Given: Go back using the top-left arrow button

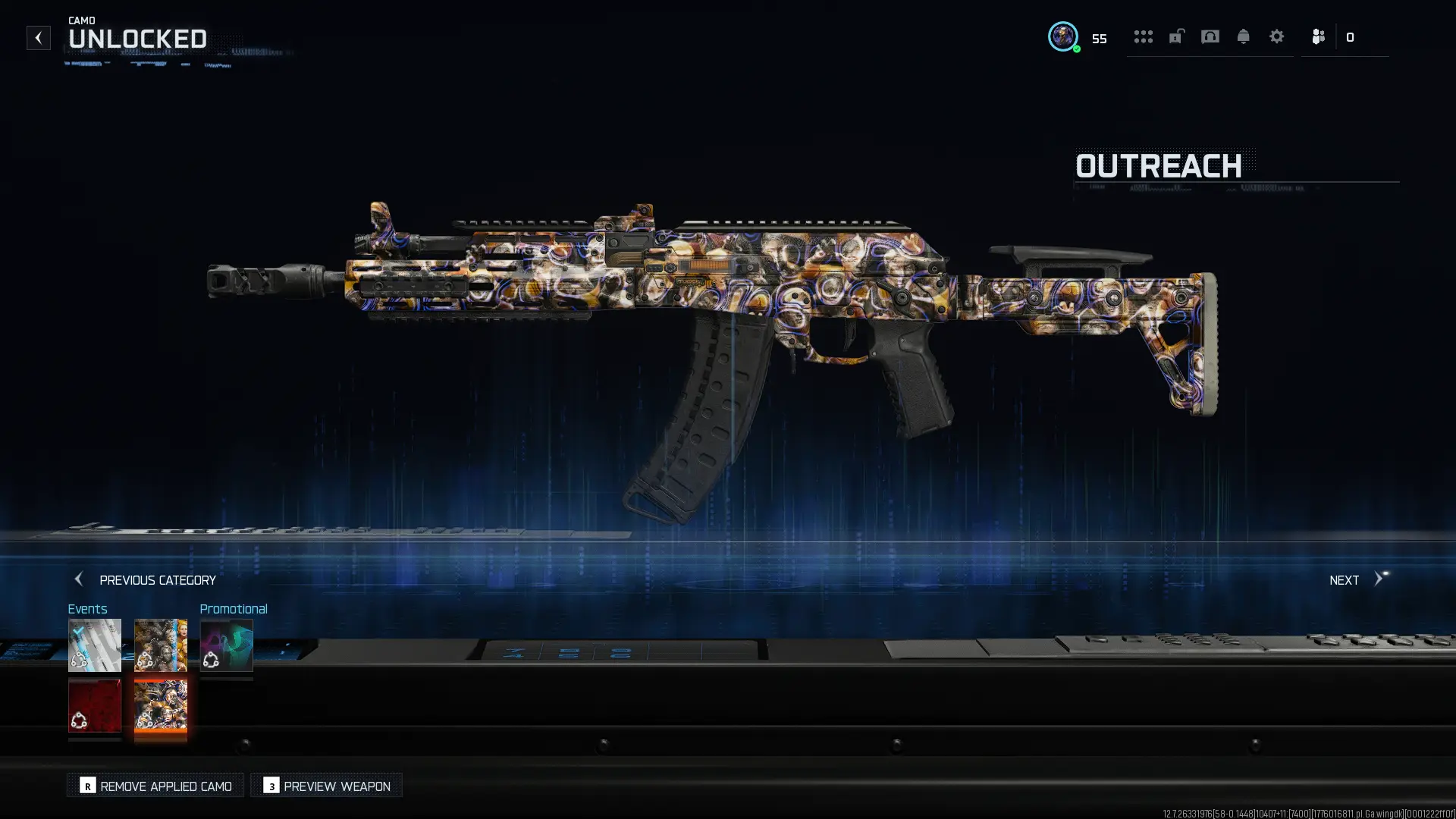Looking at the screenshot, I should tap(38, 38).
